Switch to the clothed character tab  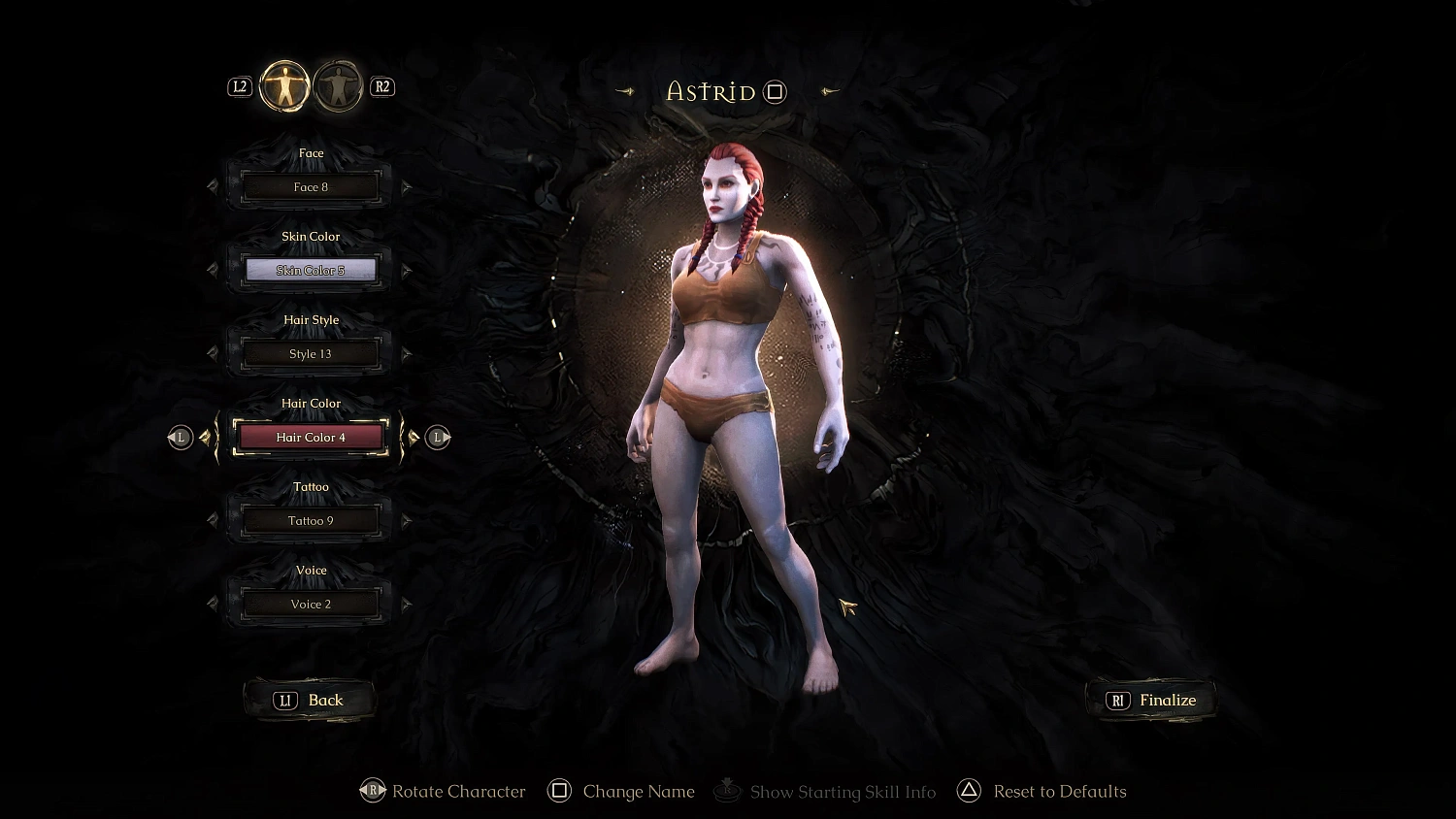click(x=338, y=86)
